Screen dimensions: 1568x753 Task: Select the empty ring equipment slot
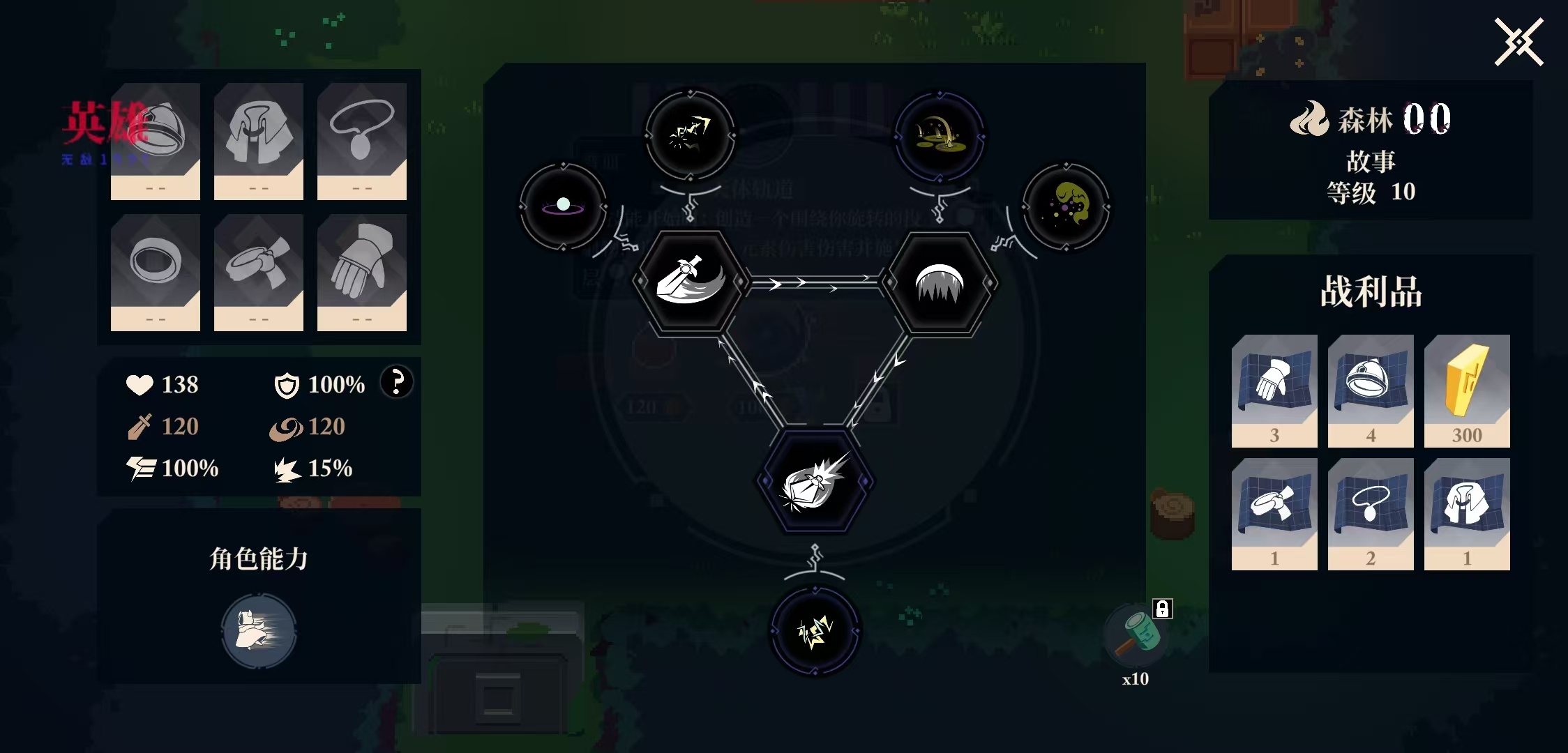tap(156, 272)
